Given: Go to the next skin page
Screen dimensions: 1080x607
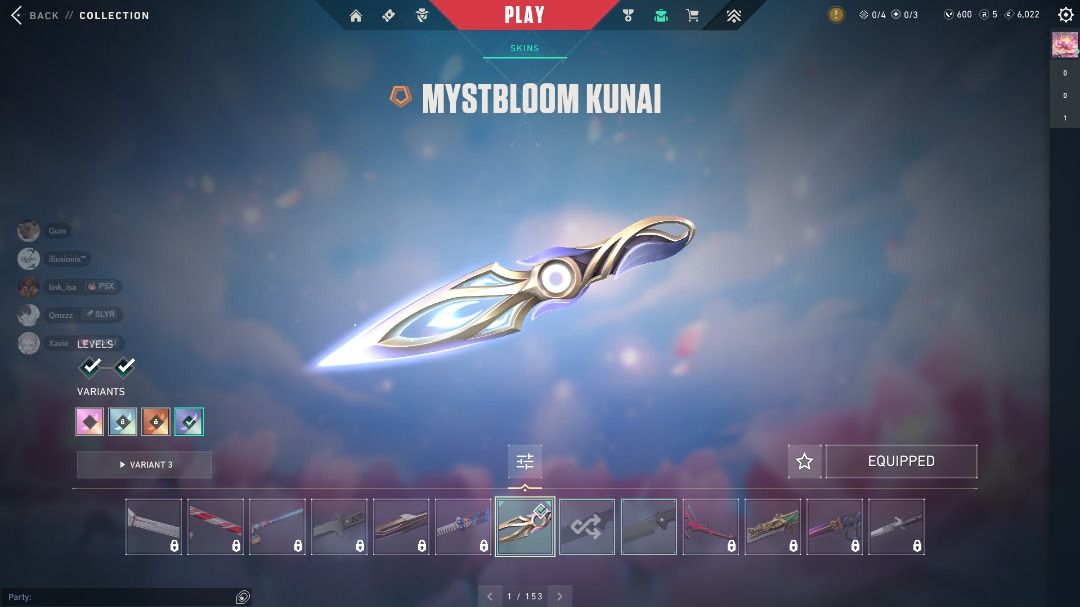Looking at the screenshot, I should click(560, 596).
